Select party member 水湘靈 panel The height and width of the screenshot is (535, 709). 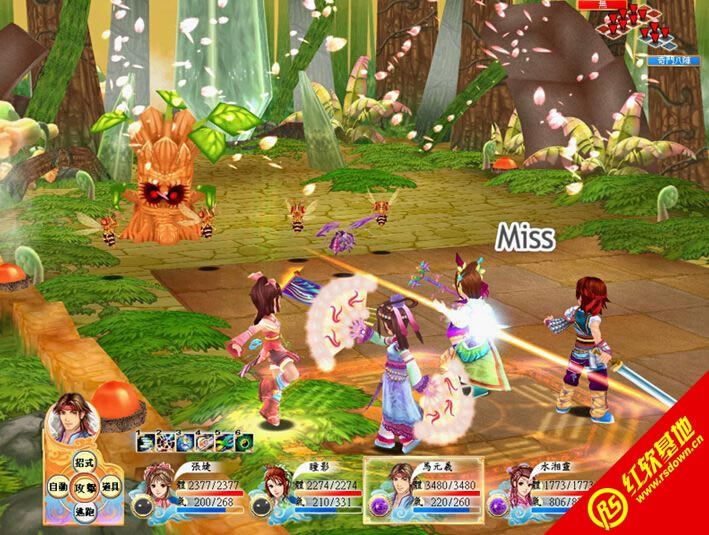(x=540, y=488)
